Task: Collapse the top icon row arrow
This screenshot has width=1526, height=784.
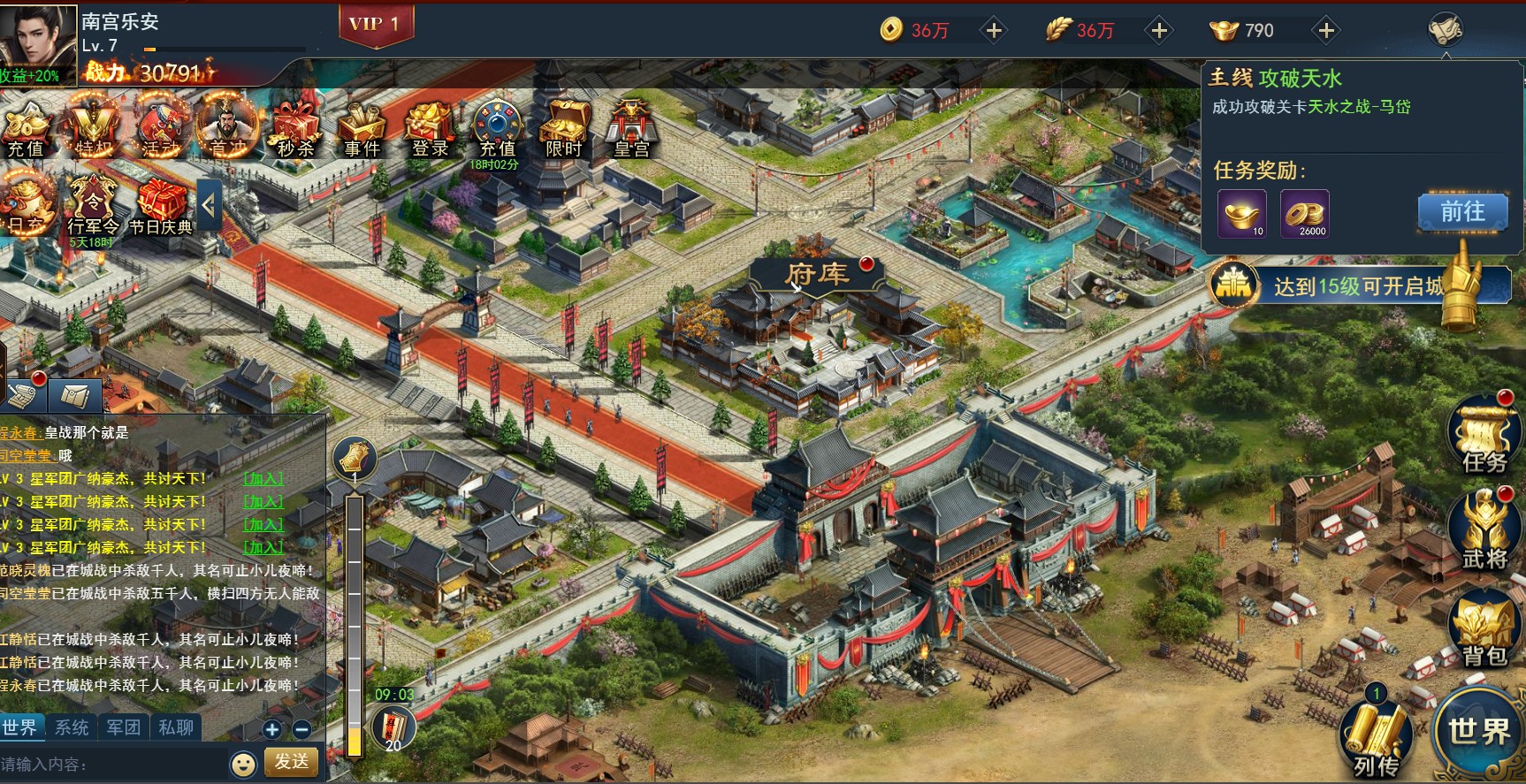Action: coord(209,206)
